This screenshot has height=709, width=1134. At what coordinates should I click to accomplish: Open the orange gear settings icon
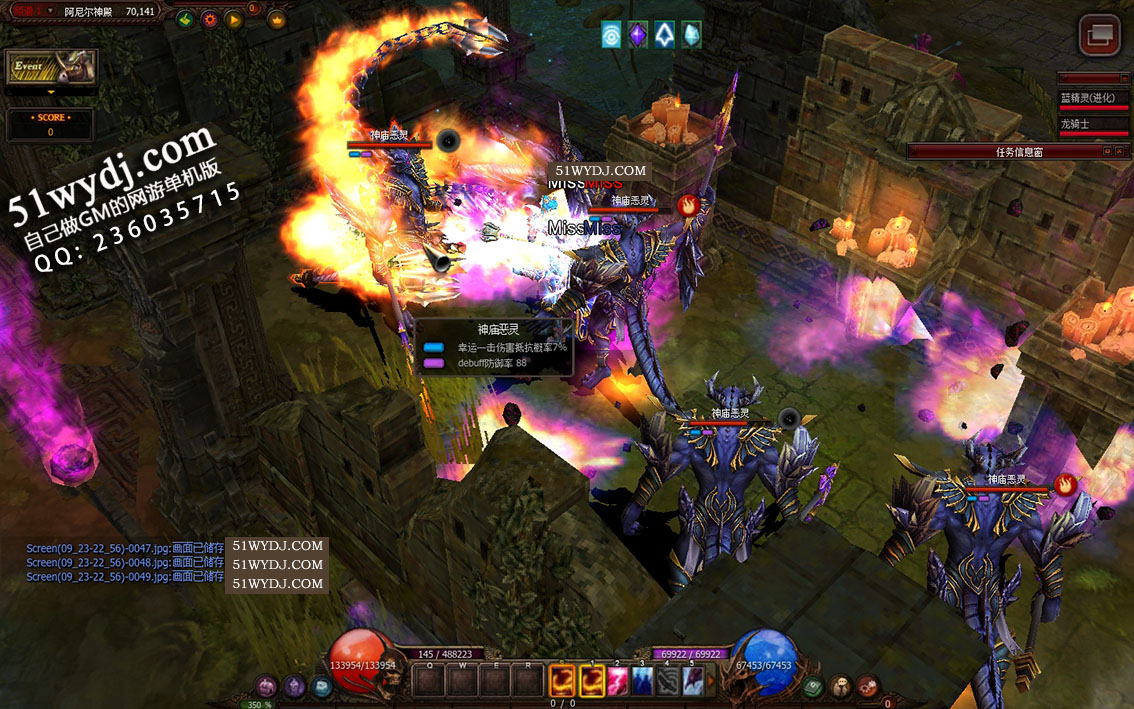tap(209, 19)
